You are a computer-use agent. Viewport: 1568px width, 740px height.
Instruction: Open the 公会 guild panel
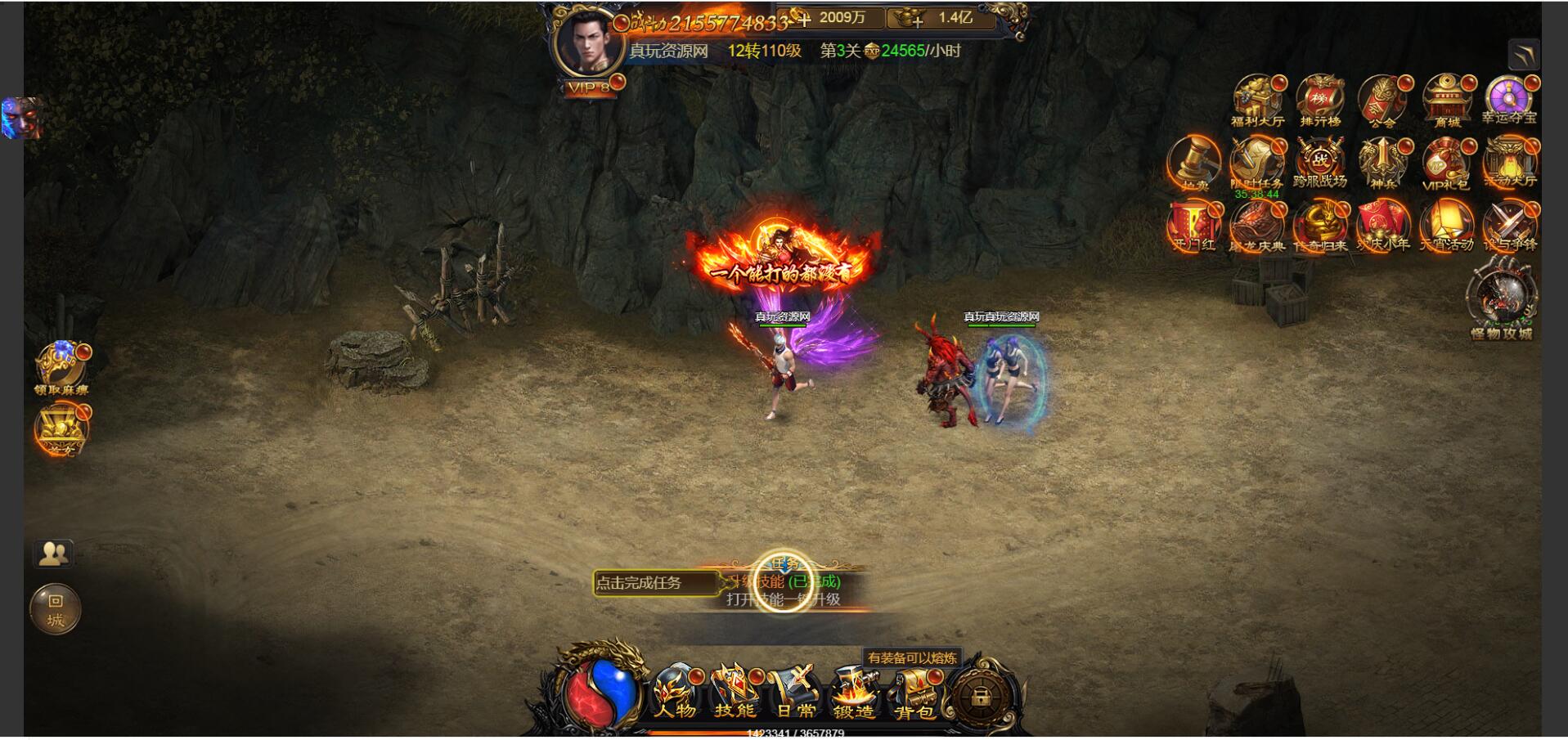click(x=1382, y=101)
